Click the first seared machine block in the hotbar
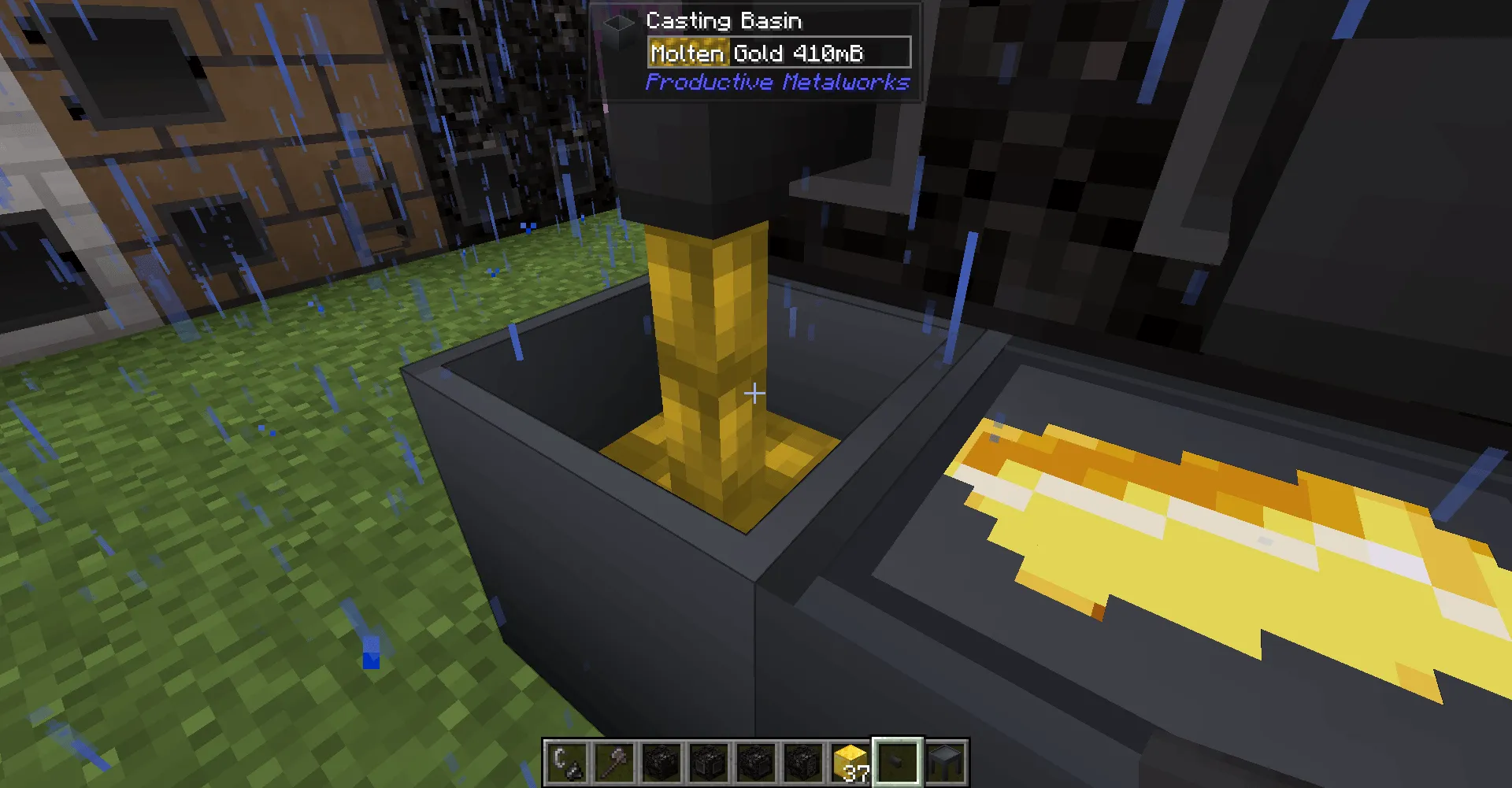This screenshot has width=1512, height=788. click(660, 762)
